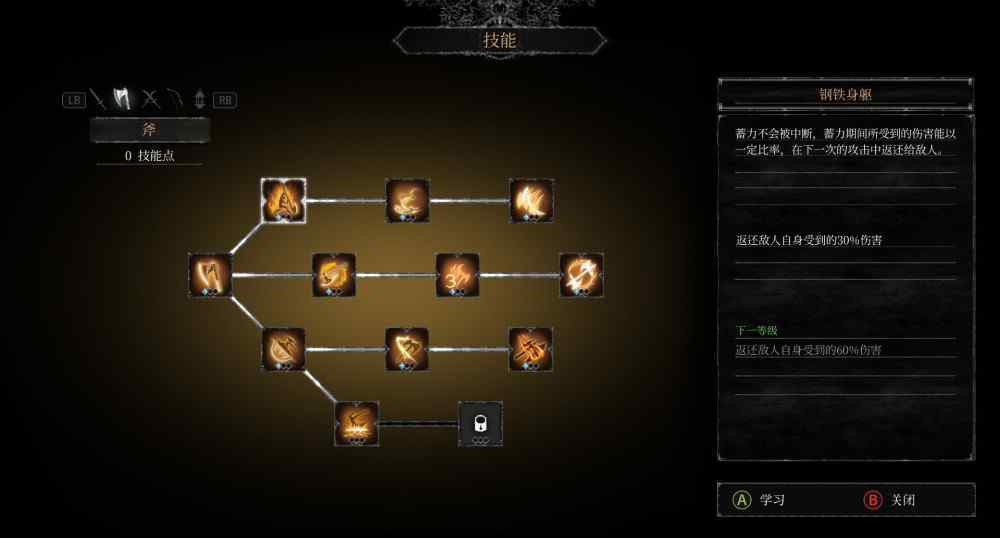Open the locked padlock skill node

480,423
